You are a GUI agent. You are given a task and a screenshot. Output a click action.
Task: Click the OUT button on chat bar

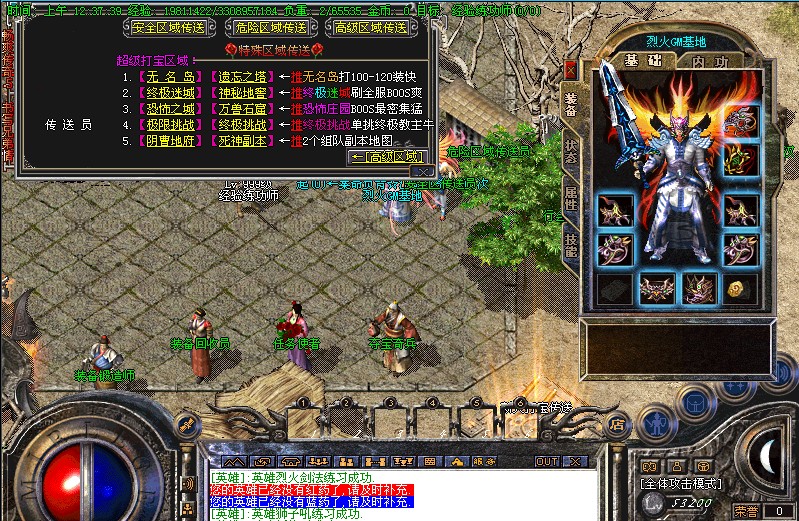[547, 462]
